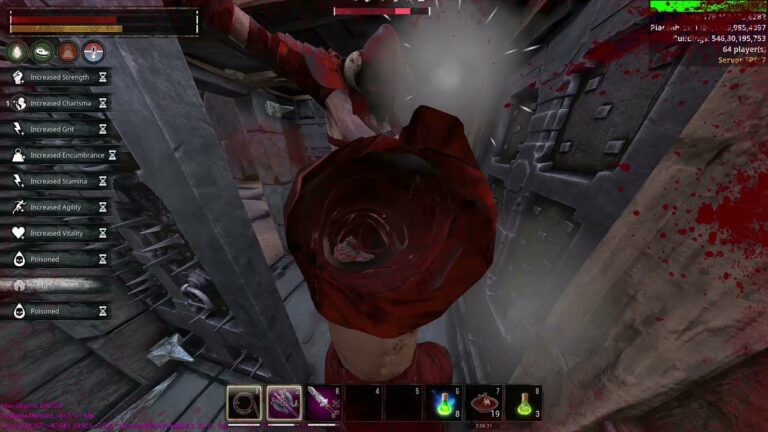Select the coiled whip hotbar slot
The width and height of the screenshot is (768, 432).
(244, 403)
